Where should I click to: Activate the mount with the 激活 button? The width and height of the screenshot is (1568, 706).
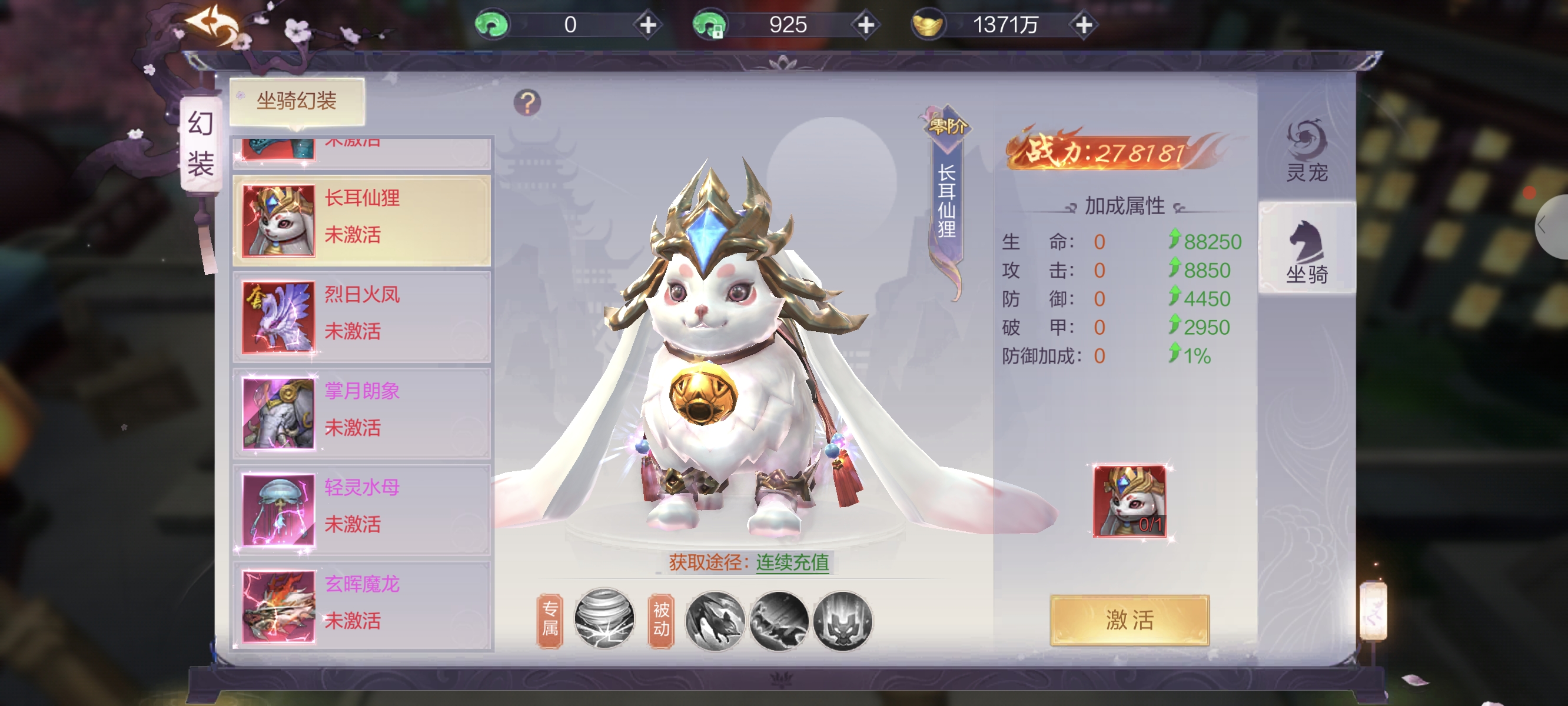click(x=1129, y=620)
